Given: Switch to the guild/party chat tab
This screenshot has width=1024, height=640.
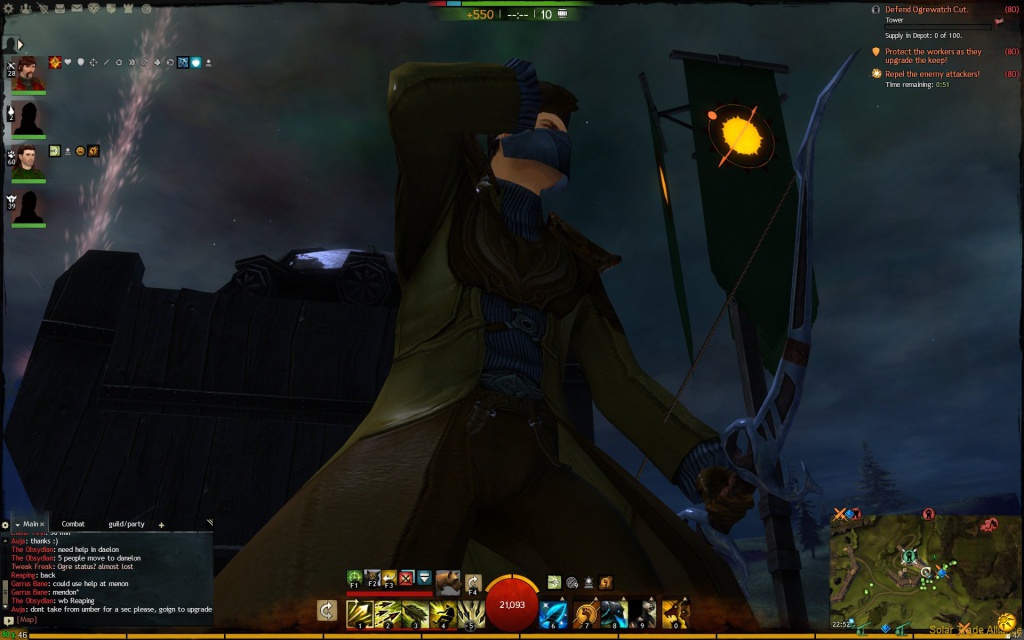Looking at the screenshot, I should [127, 524].
